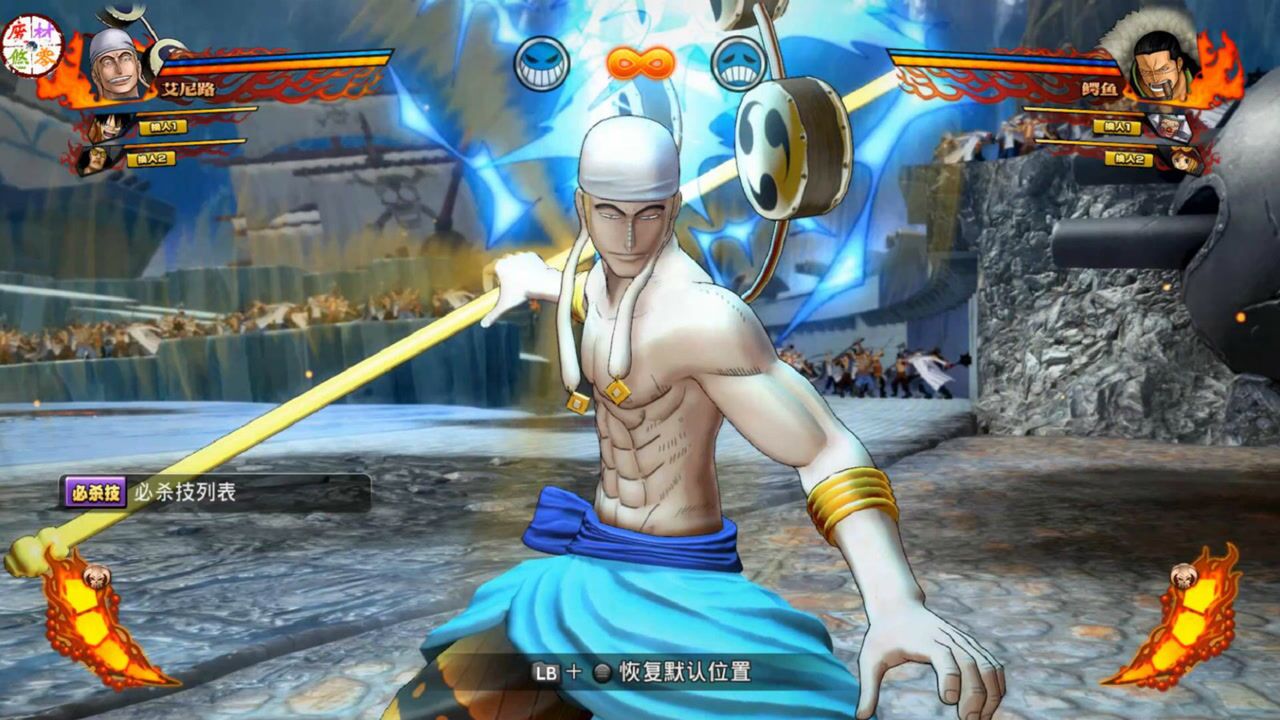Click the frowning blue round emblem
This screenshot has height=720, width=1280.
click(x=738, y=63)
